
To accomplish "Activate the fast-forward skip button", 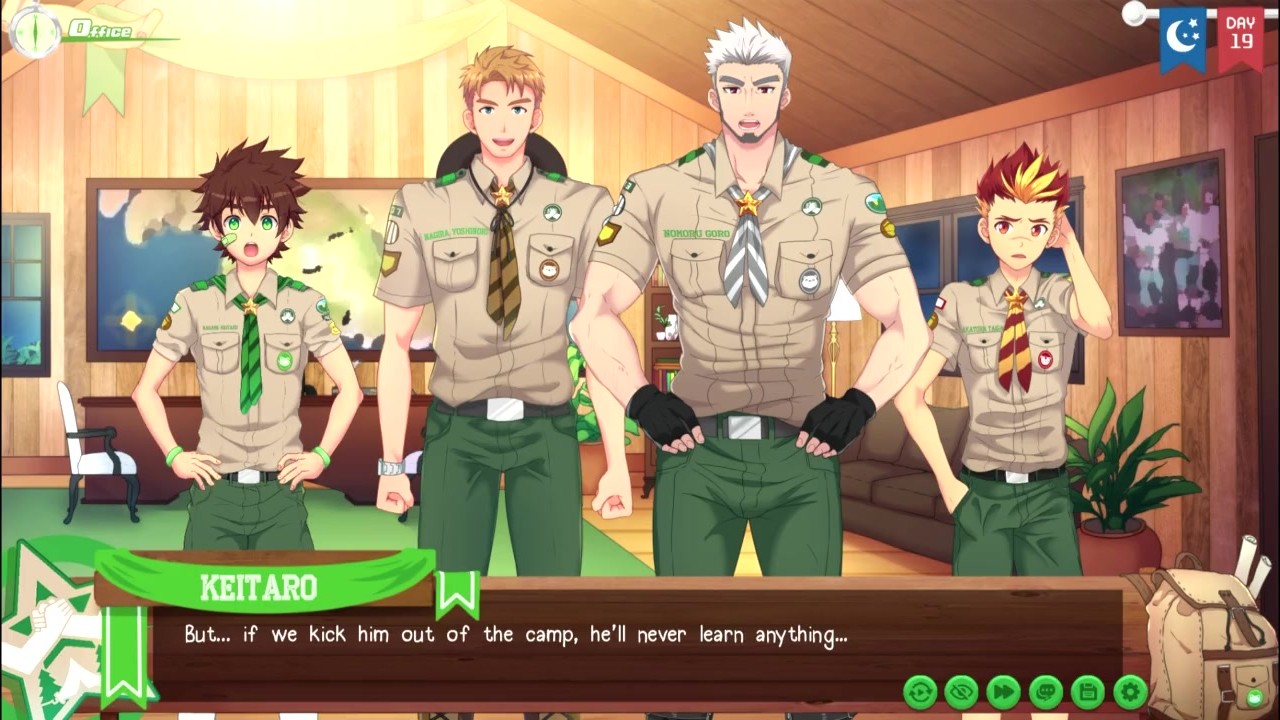I will pos(1004,691).
